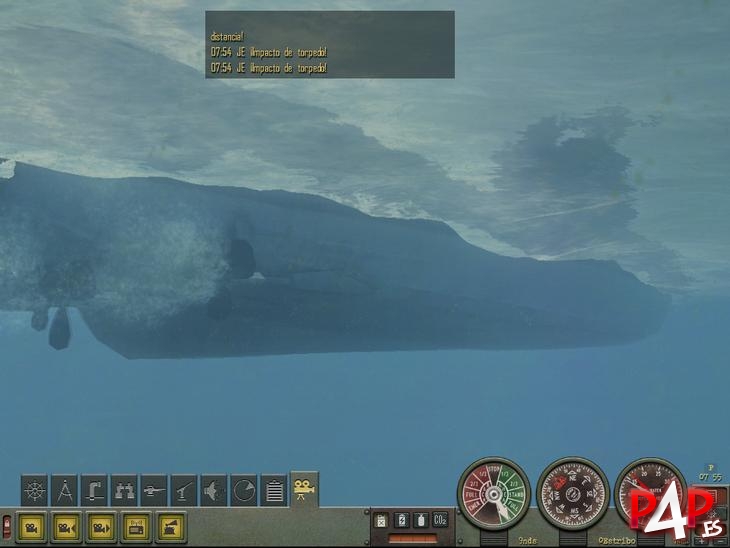Set speed on the engine telegraph dial
730x548 pixels.
click(x=493, y=494)
